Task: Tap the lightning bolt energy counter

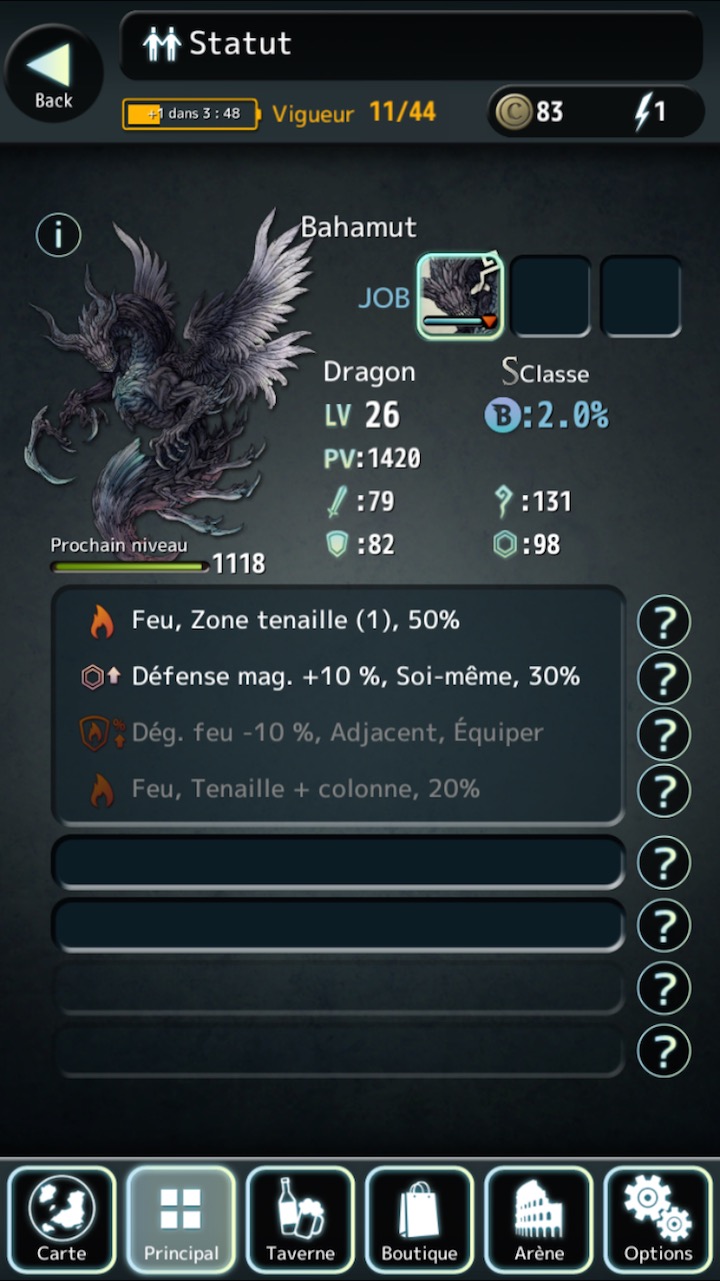Action: pos(650,112)
